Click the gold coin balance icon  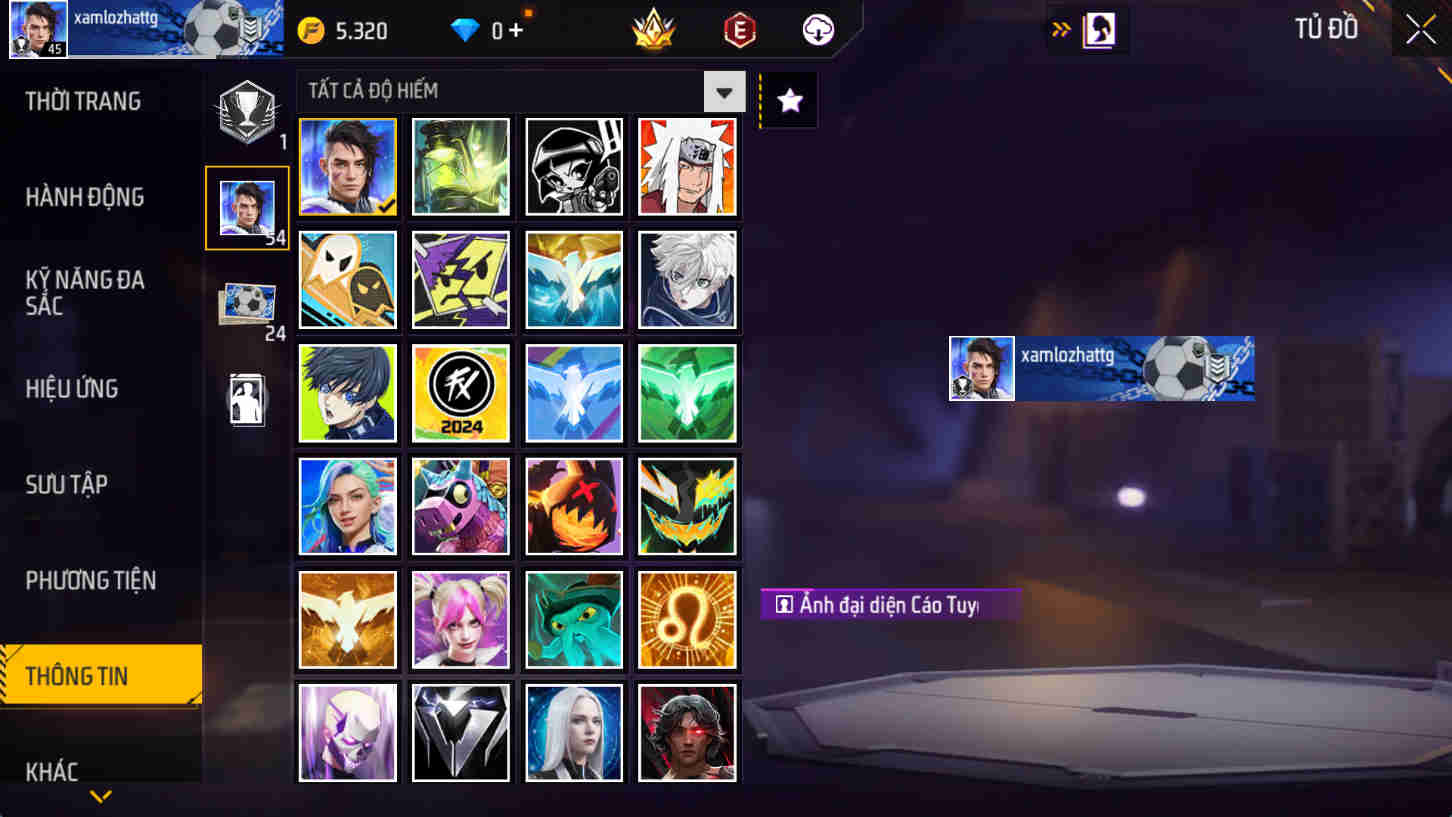tap(313, 29)
